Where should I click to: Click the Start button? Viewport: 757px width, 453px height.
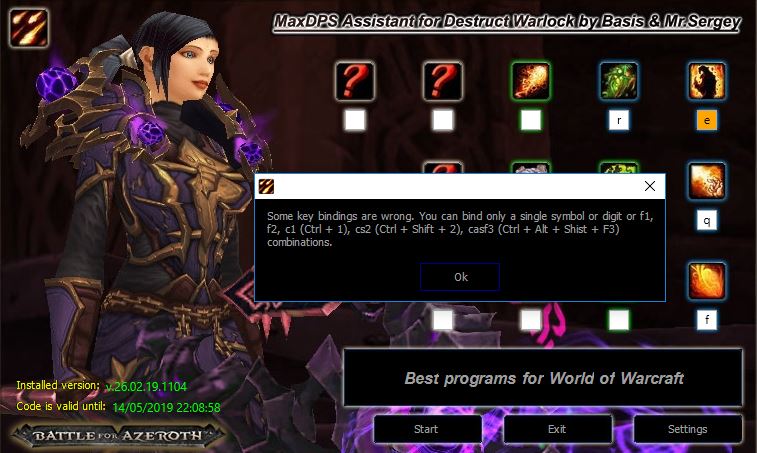[426, 429]
